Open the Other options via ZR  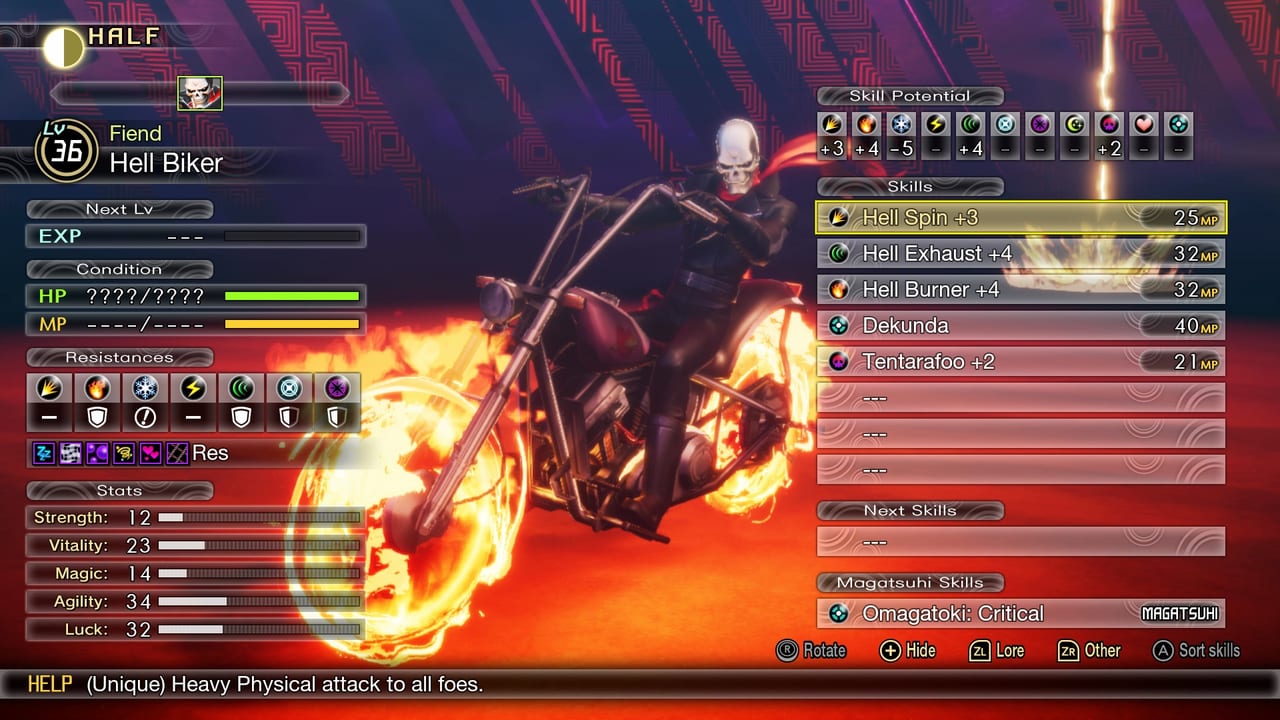(x=1088, y=651)
